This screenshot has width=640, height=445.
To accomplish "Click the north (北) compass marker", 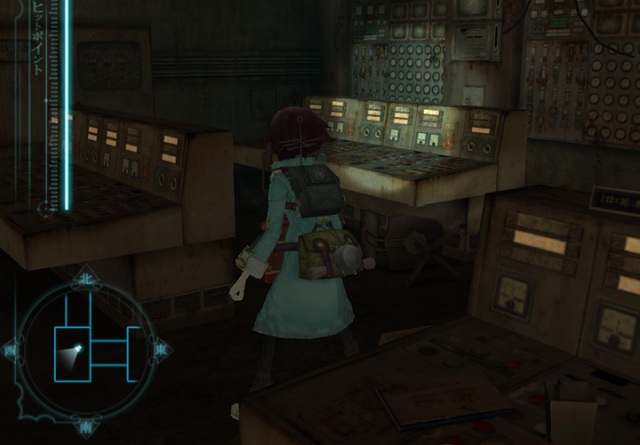I will 85,277.
